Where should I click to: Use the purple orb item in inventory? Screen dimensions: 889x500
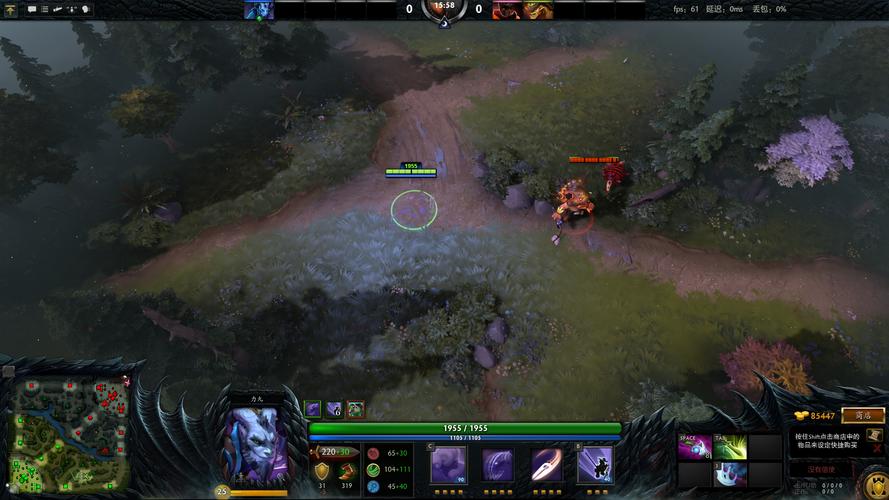tap(695, 447)
